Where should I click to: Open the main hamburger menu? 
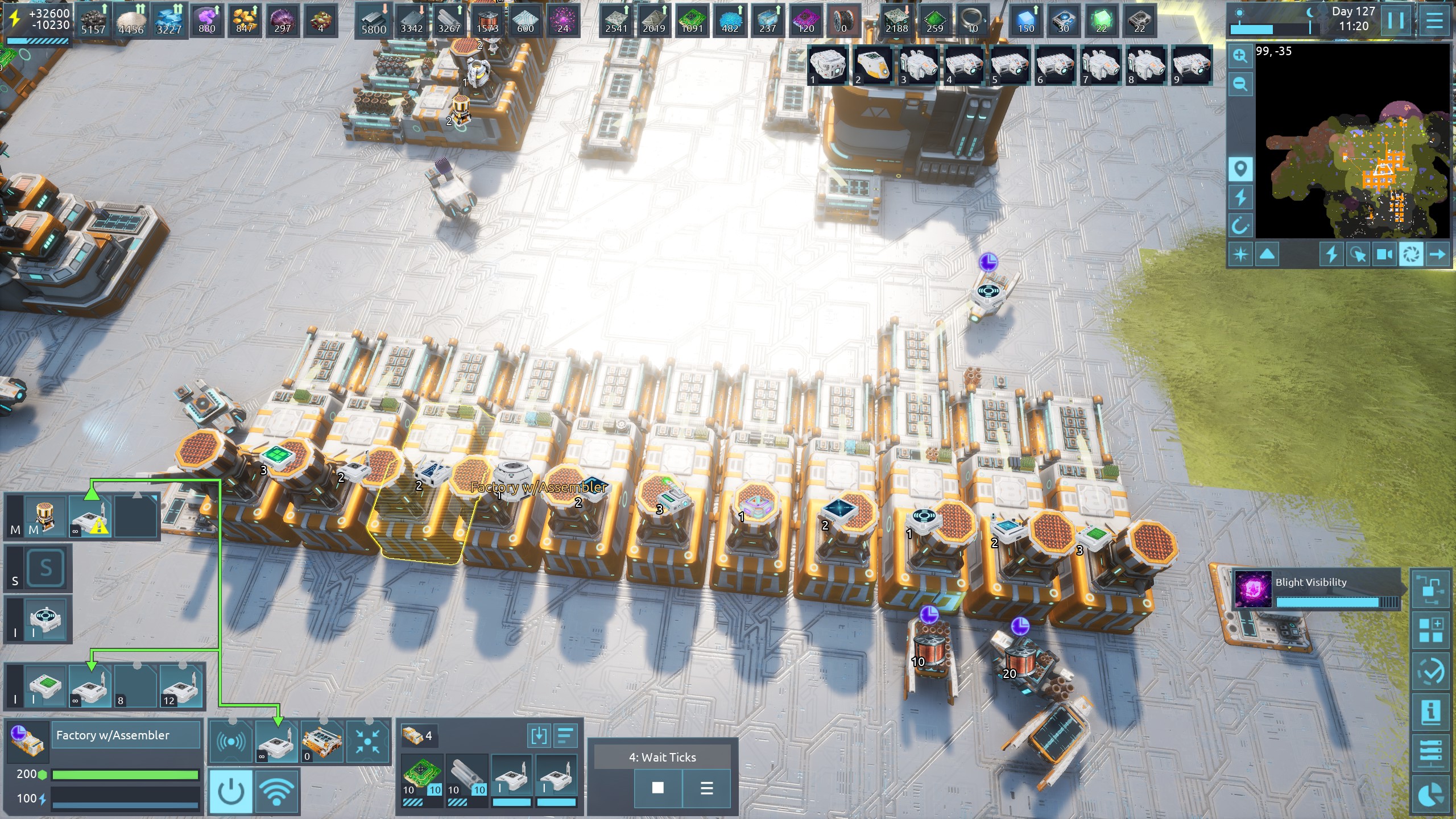point(1434,21)
